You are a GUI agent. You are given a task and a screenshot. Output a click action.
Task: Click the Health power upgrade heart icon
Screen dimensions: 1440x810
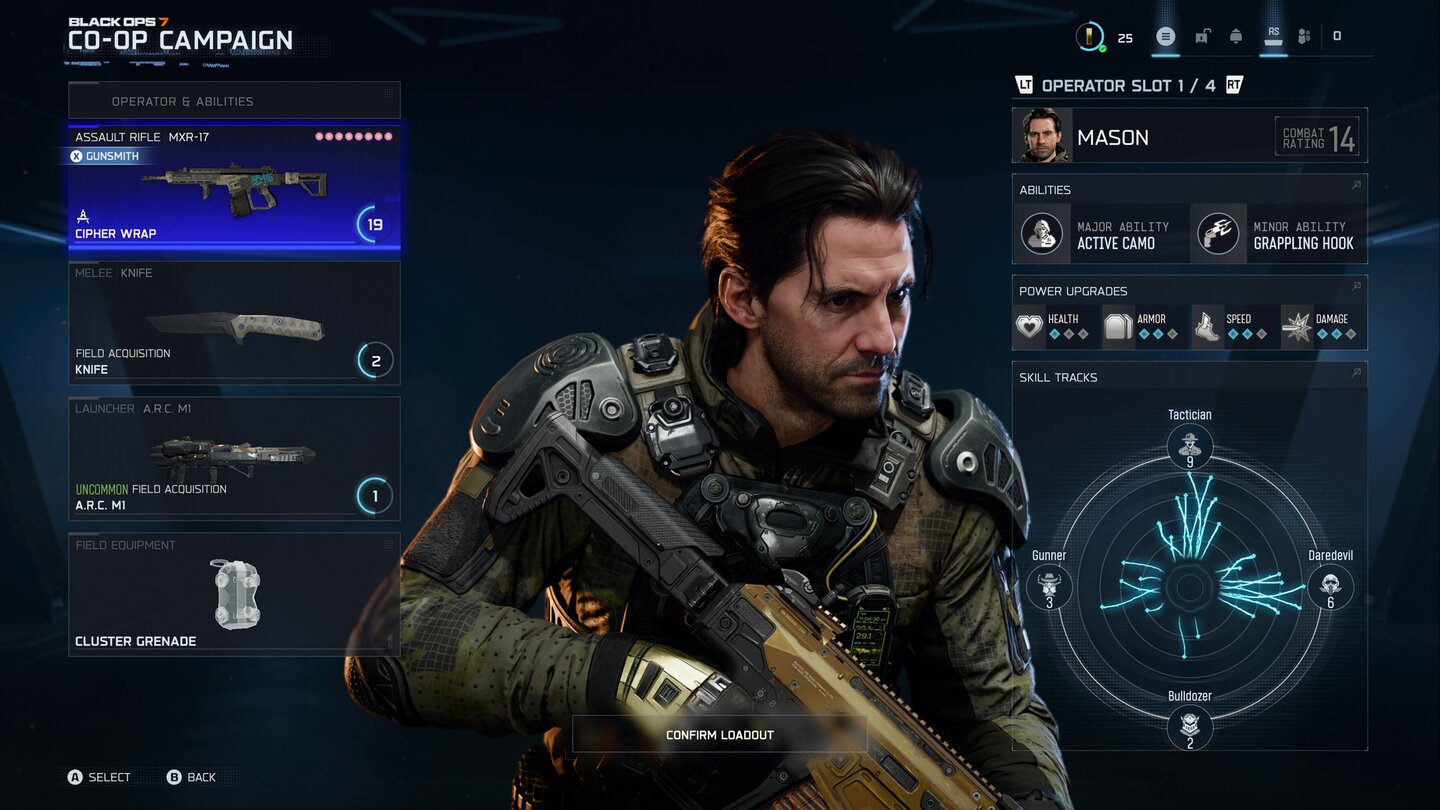pos(1029,325)
